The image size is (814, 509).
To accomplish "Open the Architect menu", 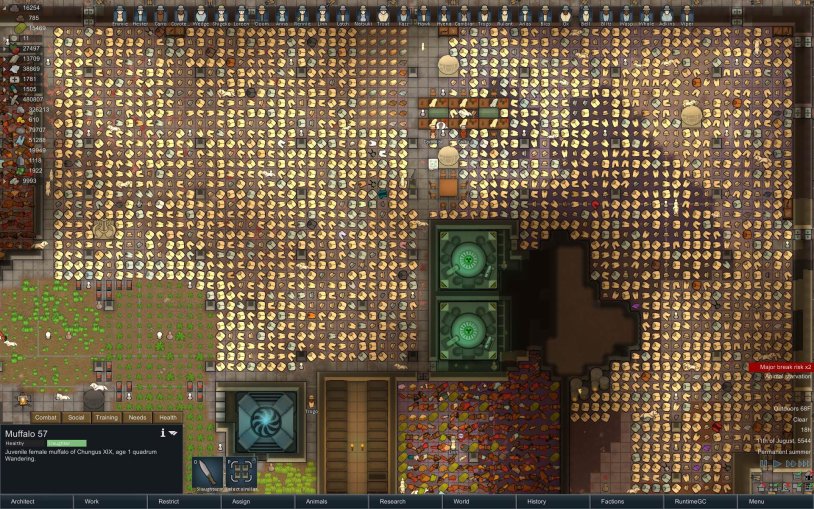I will pyautogui.click(x=20, y=501).
